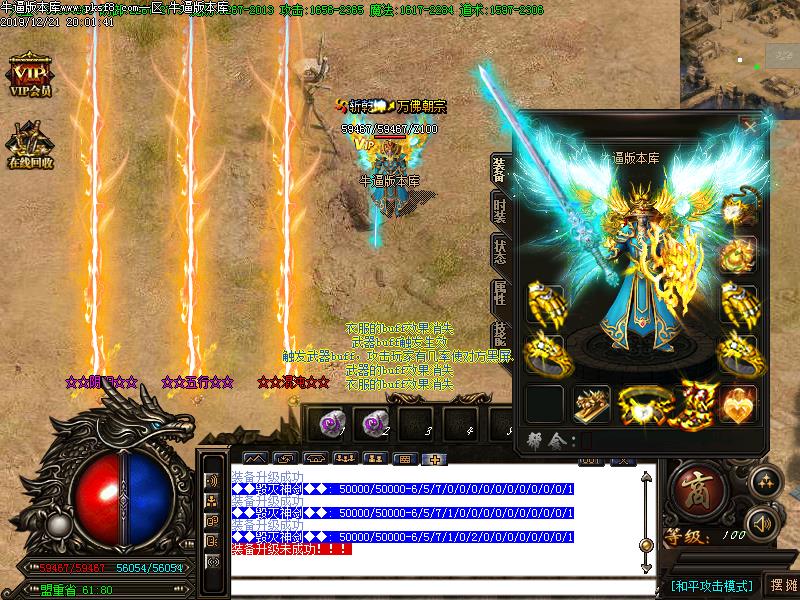This screenshot has height=600, width=800.
Task: Switch to the 时装 fashion tab
Action: click(x=498, y=210)
